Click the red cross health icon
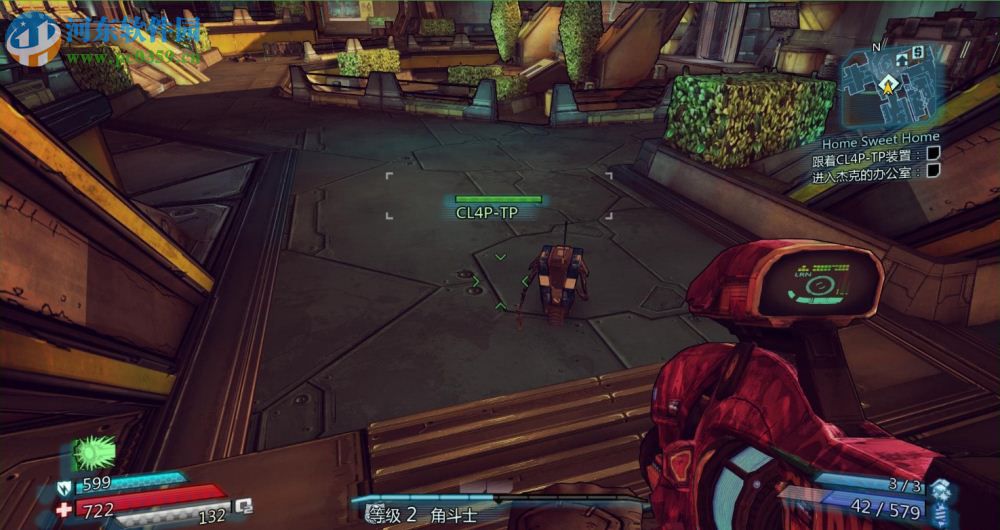Screen dimensions: 1000x530 tap(64, 509)
